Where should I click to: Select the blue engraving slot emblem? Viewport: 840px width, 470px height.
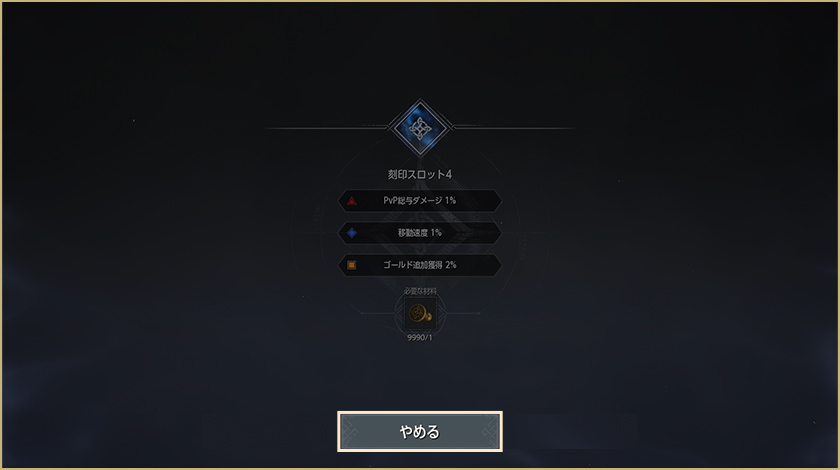[x=420, y=128]
